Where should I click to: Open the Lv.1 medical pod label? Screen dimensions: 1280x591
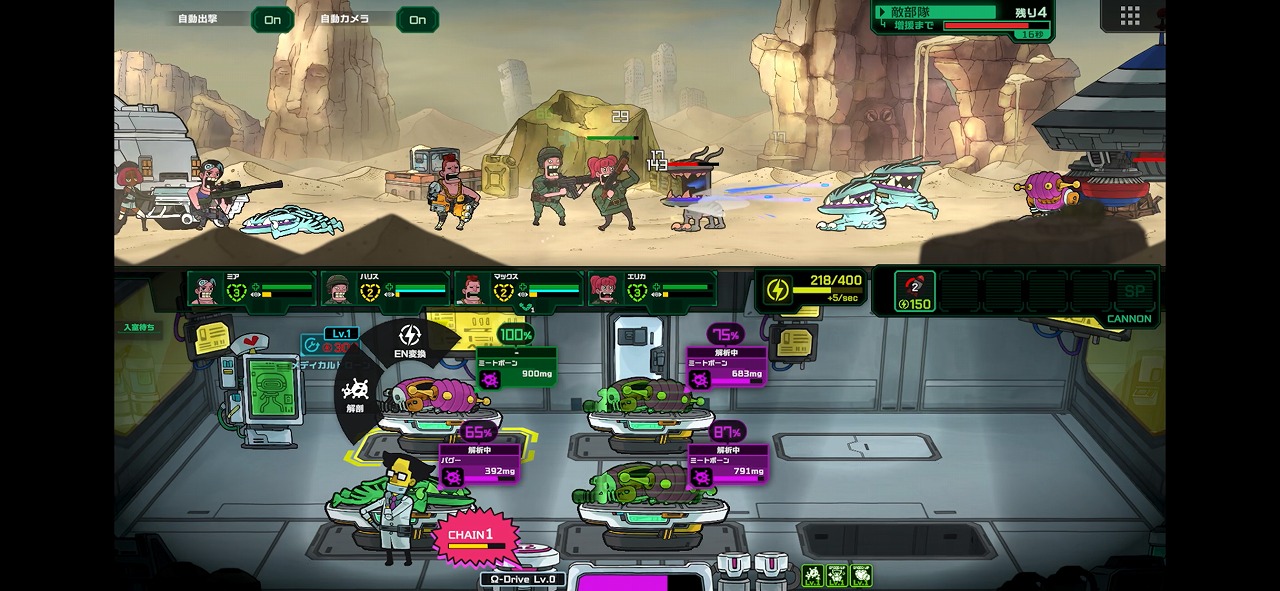342,334
